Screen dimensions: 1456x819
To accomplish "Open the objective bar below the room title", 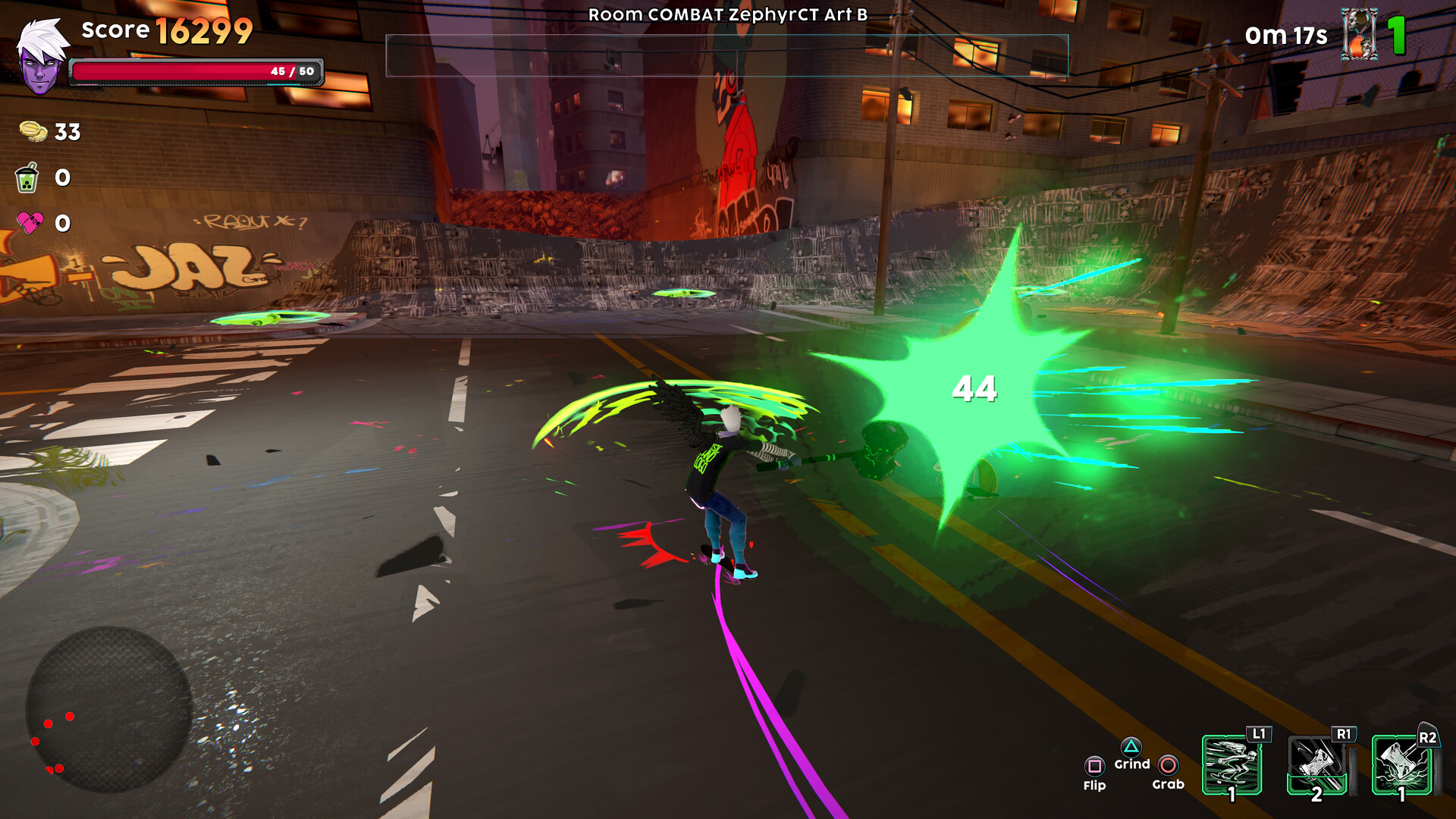I will tap(728, 57).
